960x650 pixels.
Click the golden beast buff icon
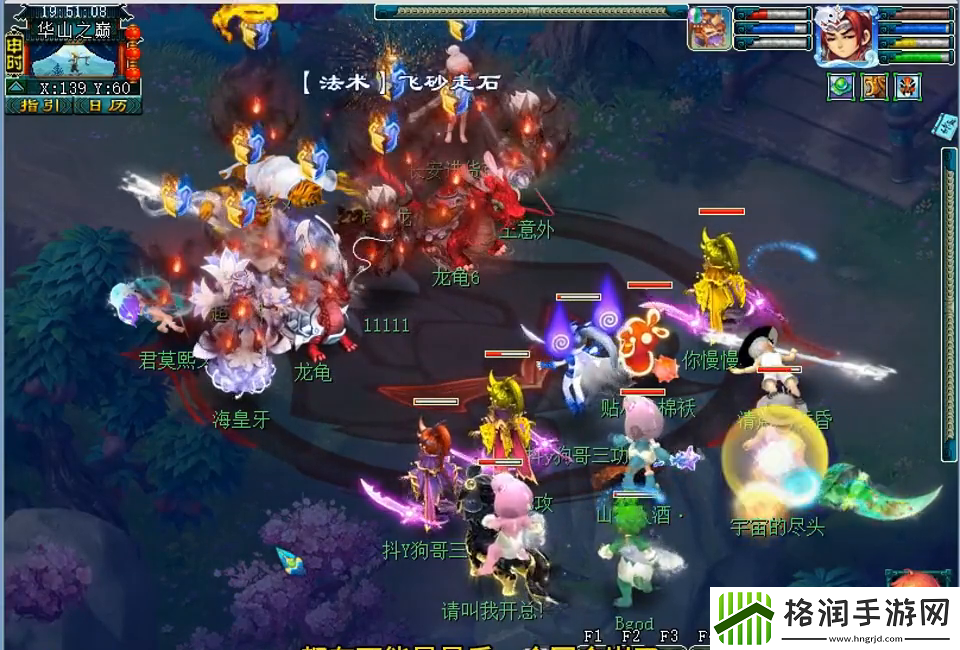tap(875, 87)
